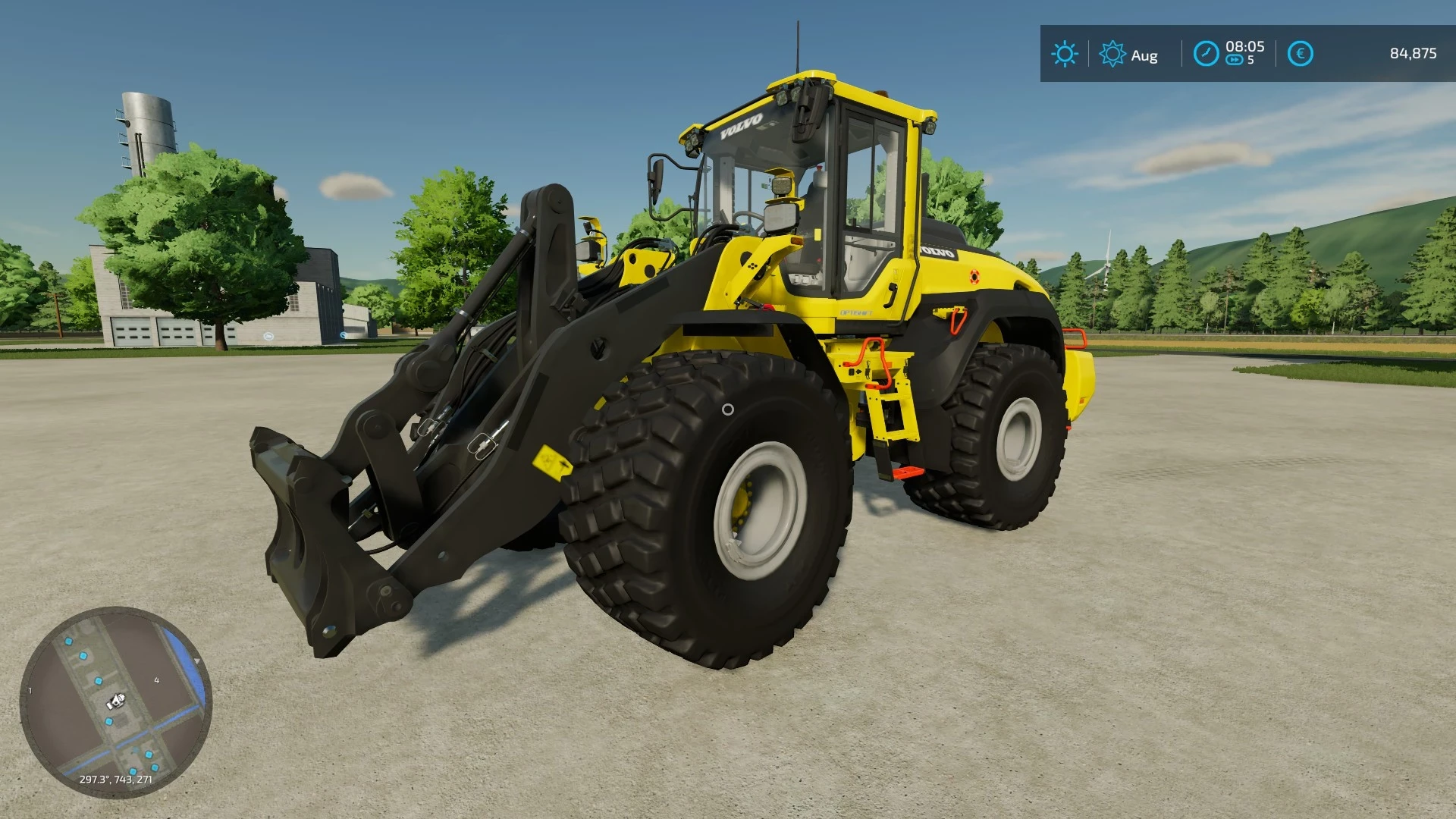Screen dimensions: 1456x819
Task: Click the clock face icon beside 08:05
Action: click(1207, 52)
